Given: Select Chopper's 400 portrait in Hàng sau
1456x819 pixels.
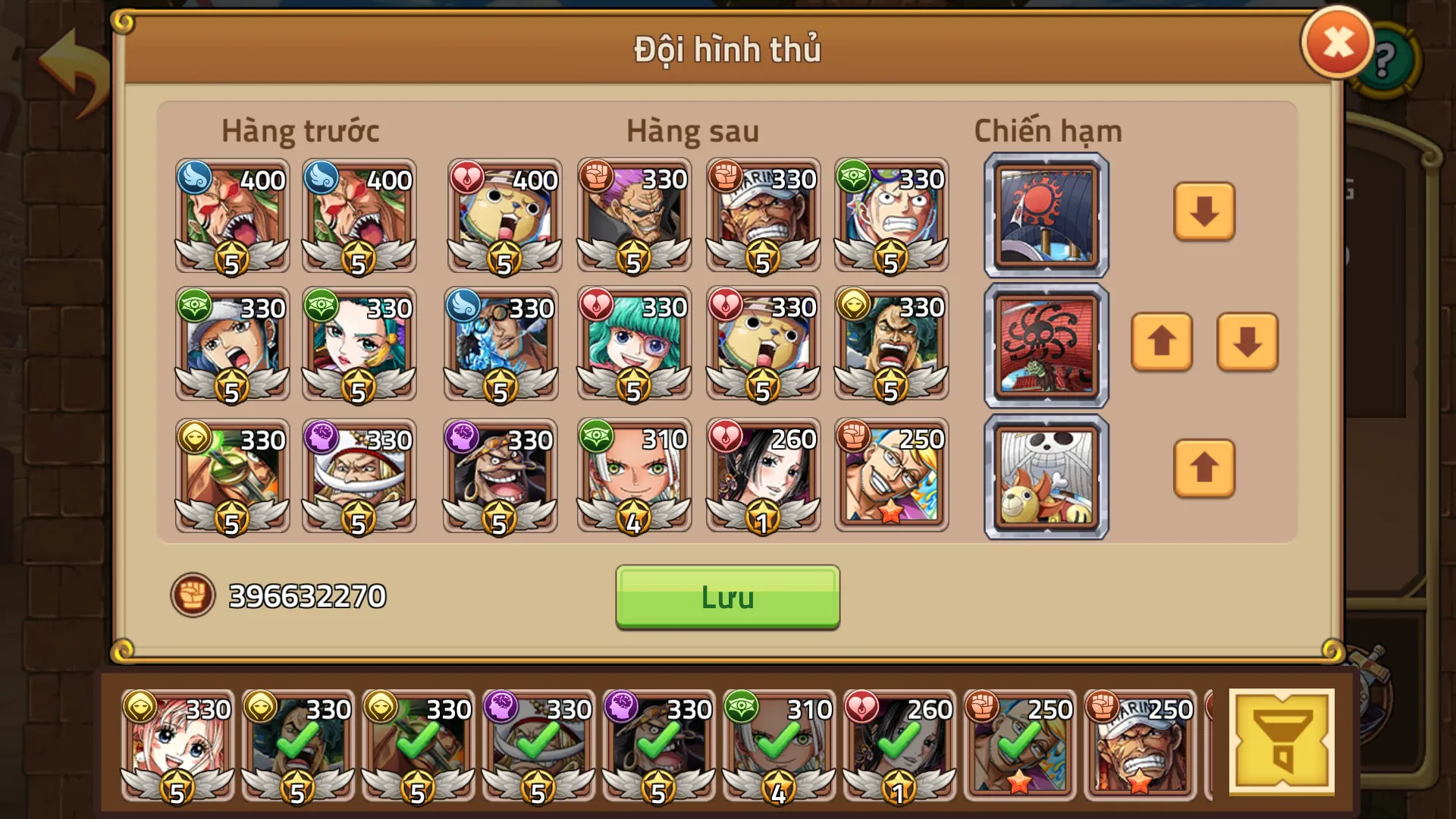Looking at the screenshot, I should (503, 218).
